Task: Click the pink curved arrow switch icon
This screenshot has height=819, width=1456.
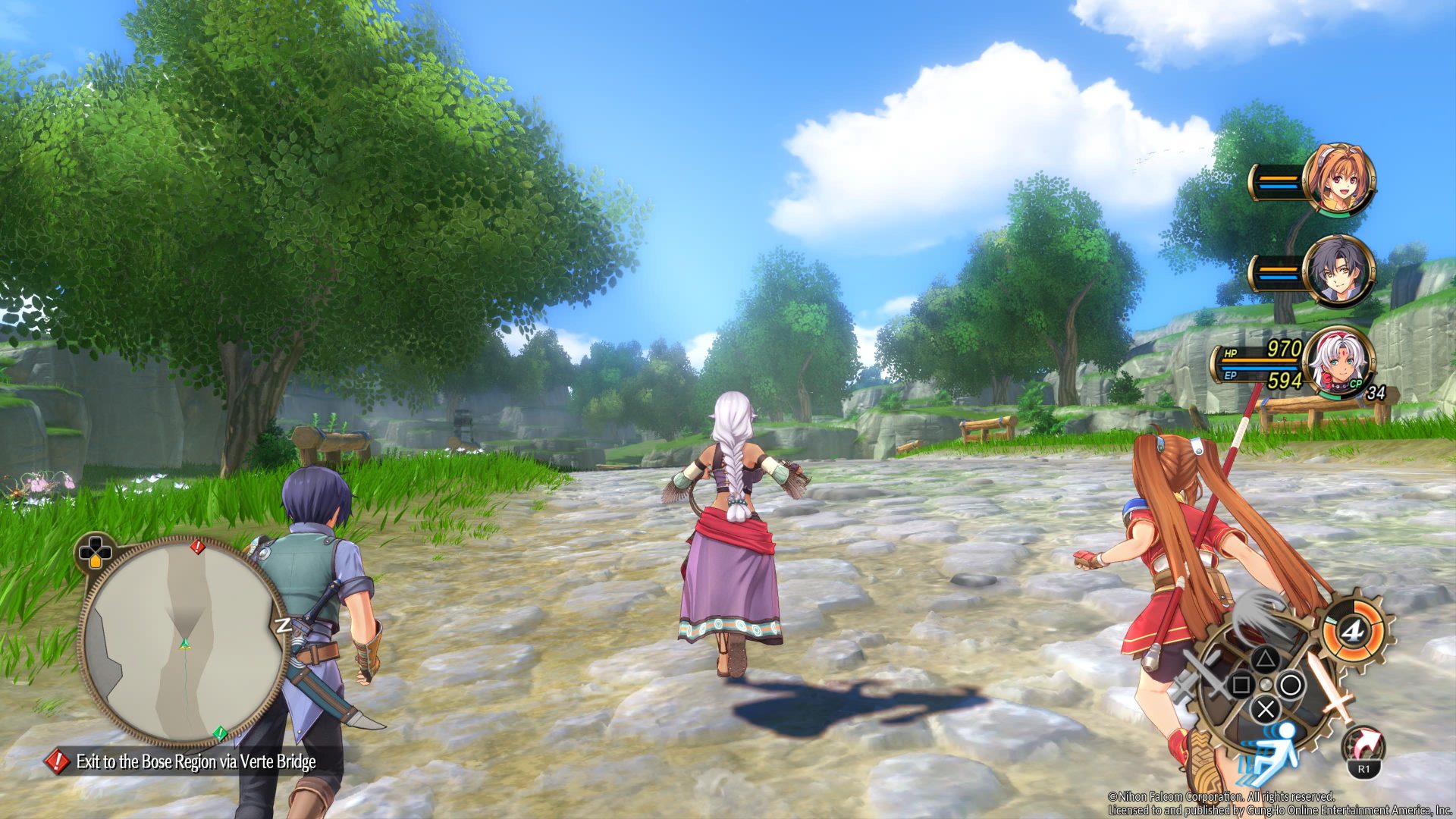Action: (x=1364, y=746)
